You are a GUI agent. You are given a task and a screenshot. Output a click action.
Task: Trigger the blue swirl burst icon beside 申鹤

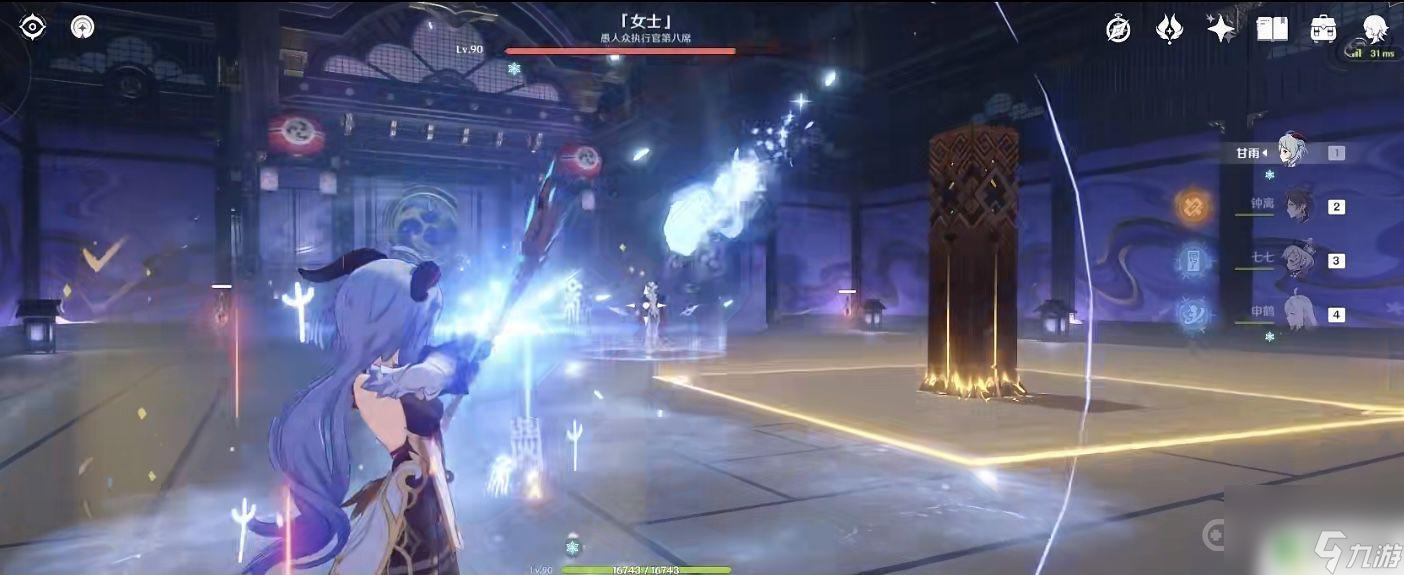[1193, 313]
